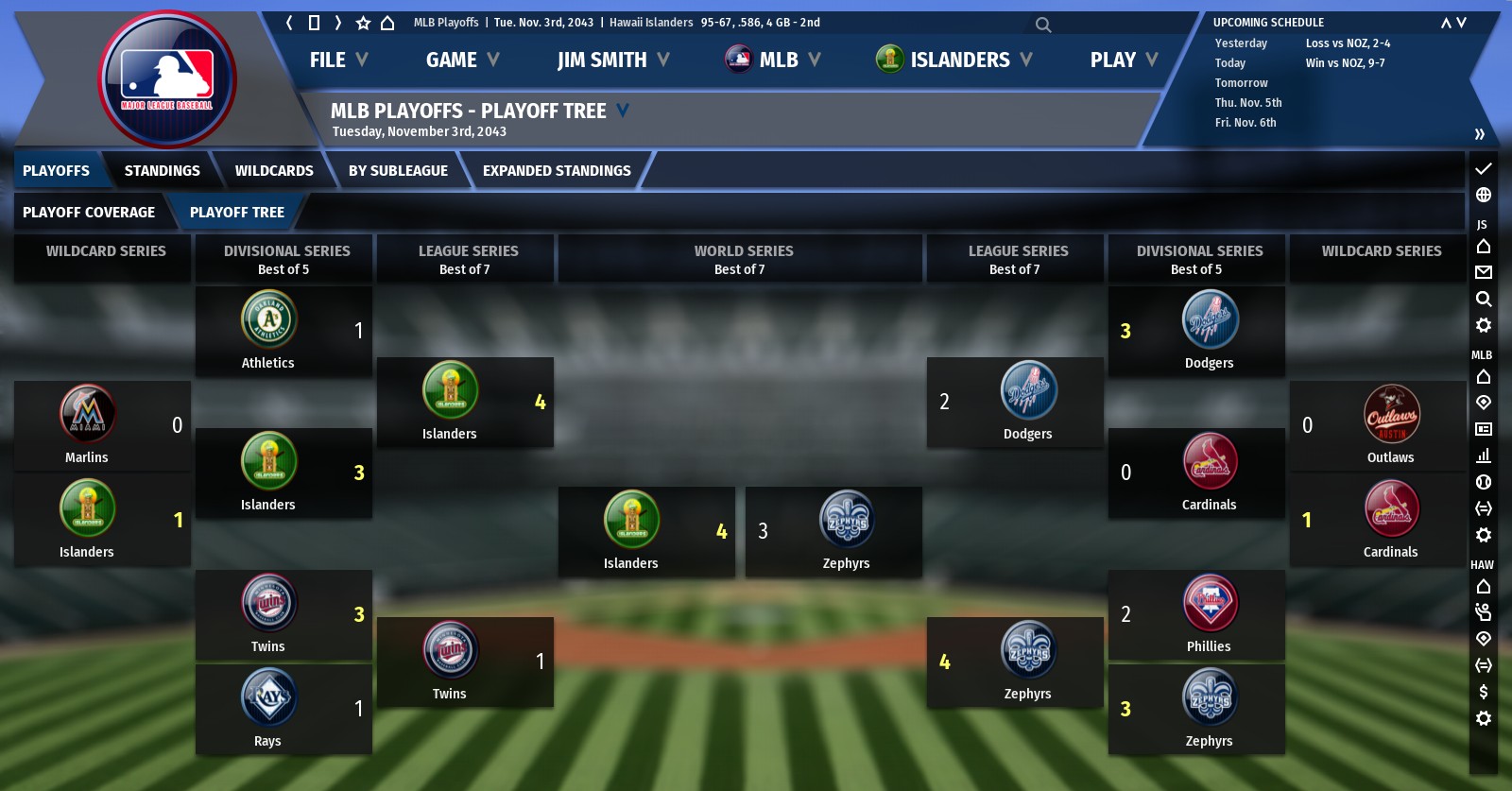Screen dimensions: 1512x791
Task: Switch to the Wildcards tab
Action: [x=274, y=171]
